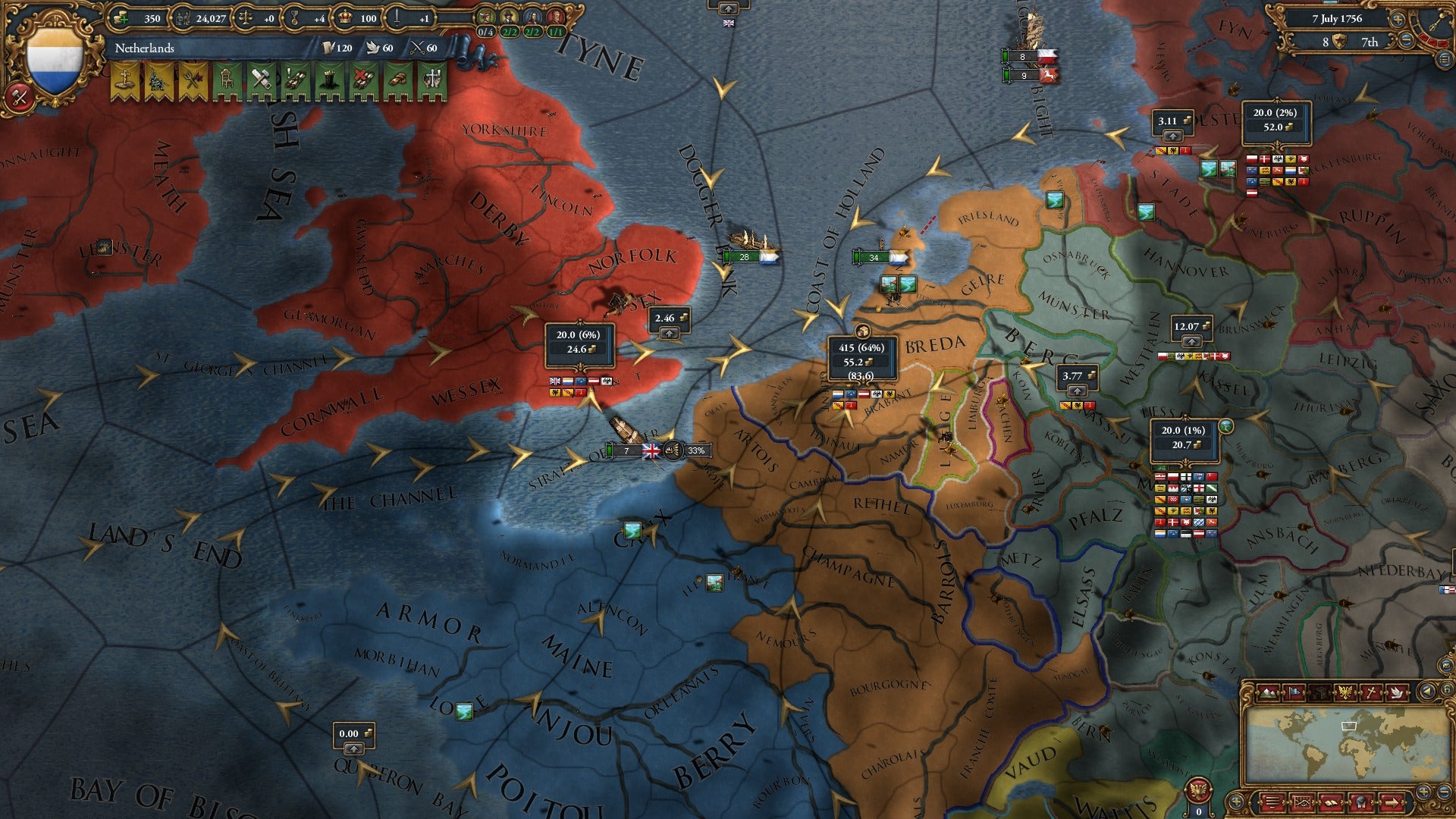
Task: Open the advisor portrait marked 0/4
Action: pos(487,17)
